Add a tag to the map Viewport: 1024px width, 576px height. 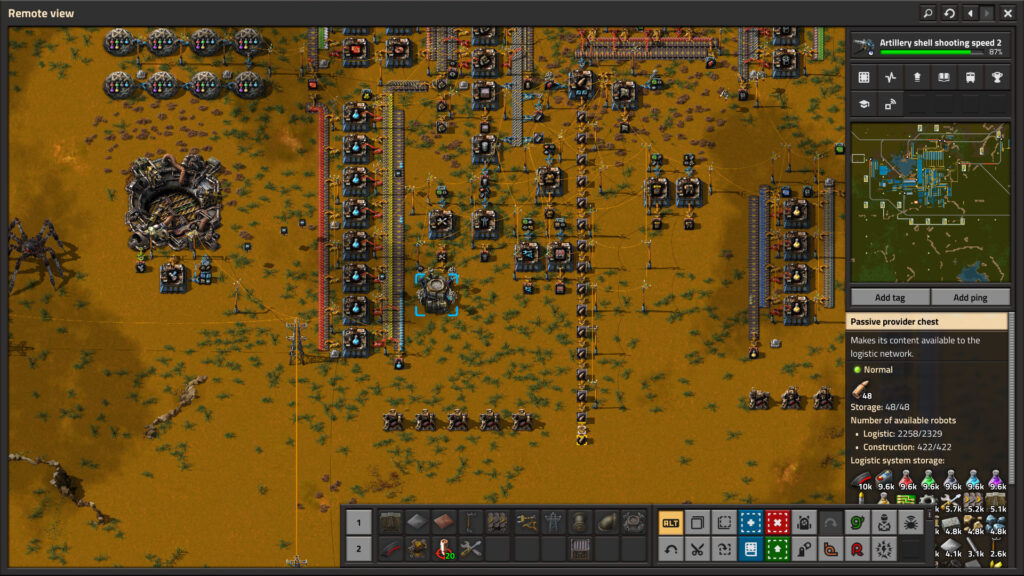click(889, 297)
